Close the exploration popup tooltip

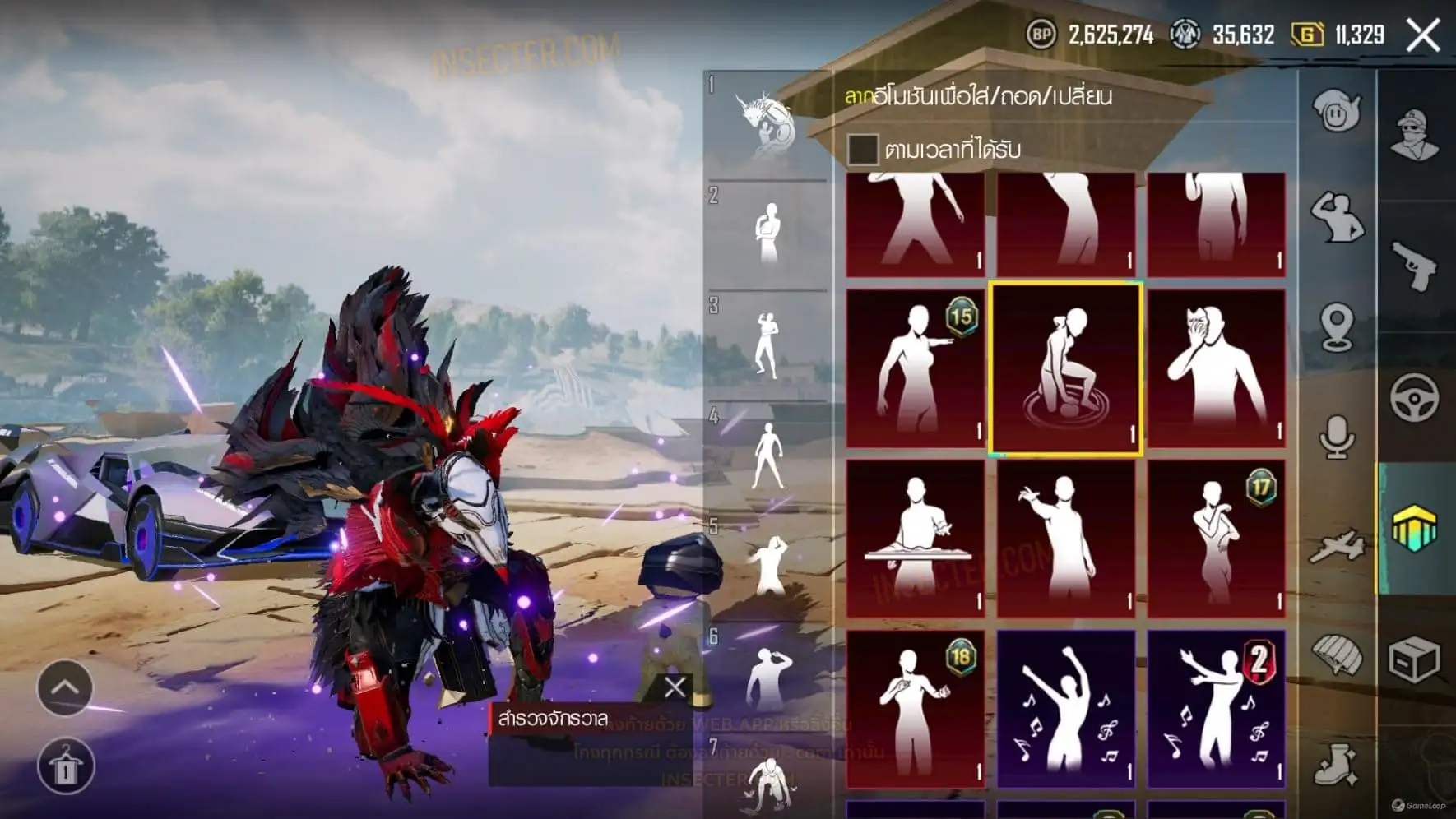pyautogui.click(x=675, y=687)
